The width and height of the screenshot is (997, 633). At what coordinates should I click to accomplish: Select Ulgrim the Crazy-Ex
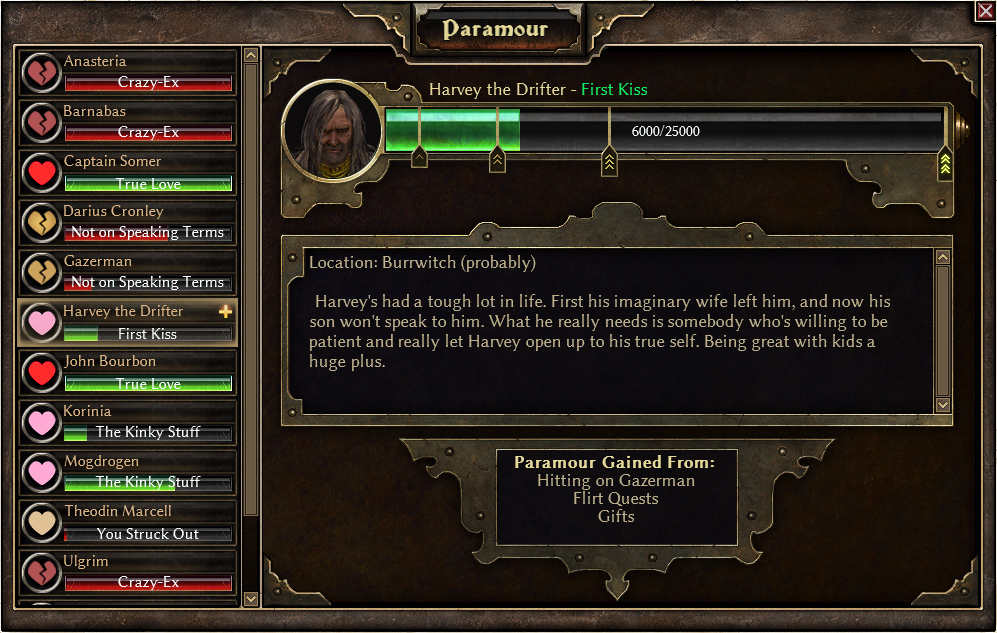pos(128,572)
